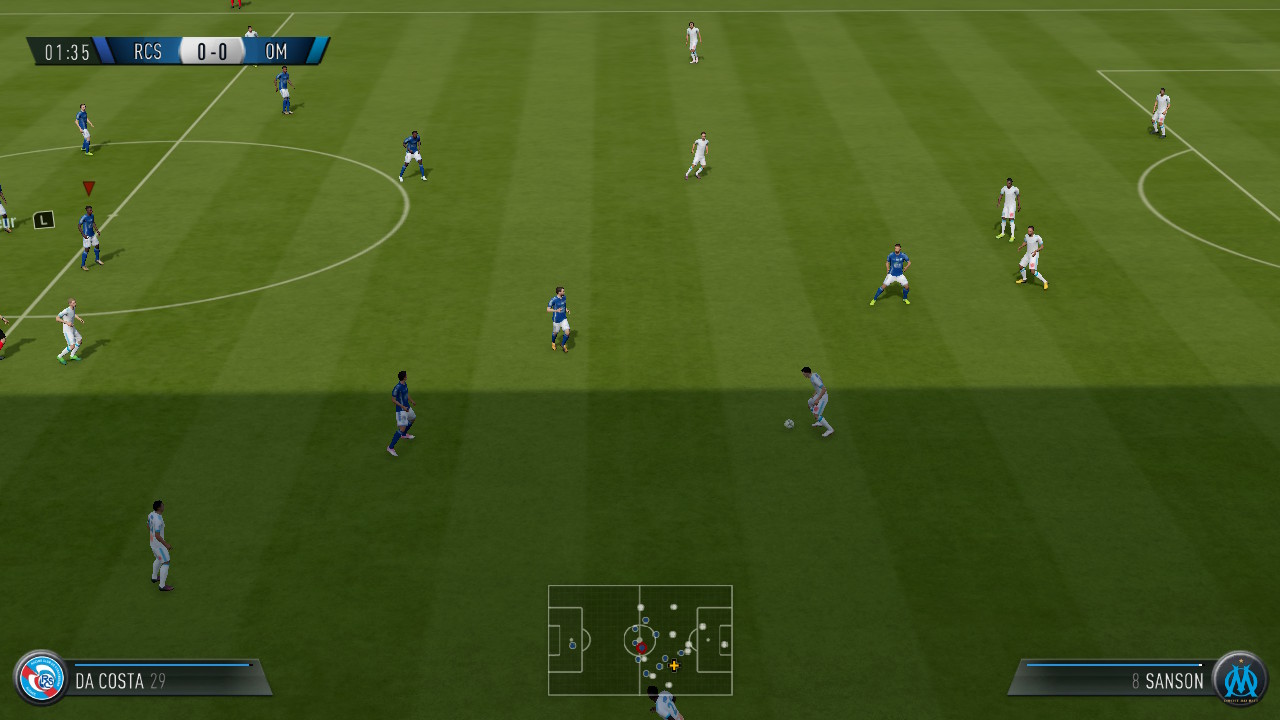Click the Olympique Marseille club crest
The width and height of the screenshot is (1280, 720).
coord(1242,681)
